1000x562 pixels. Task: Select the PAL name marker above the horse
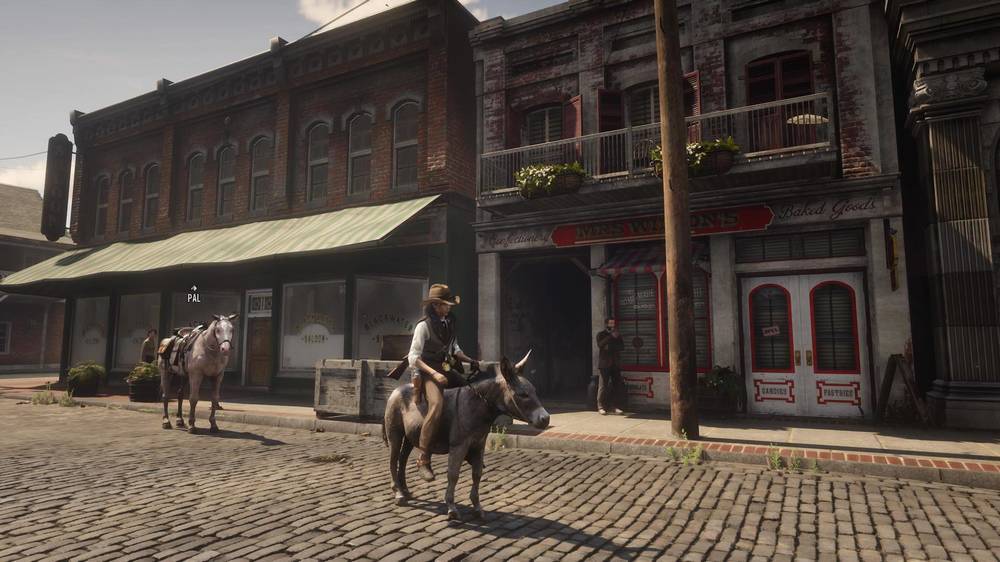(193, 295)
